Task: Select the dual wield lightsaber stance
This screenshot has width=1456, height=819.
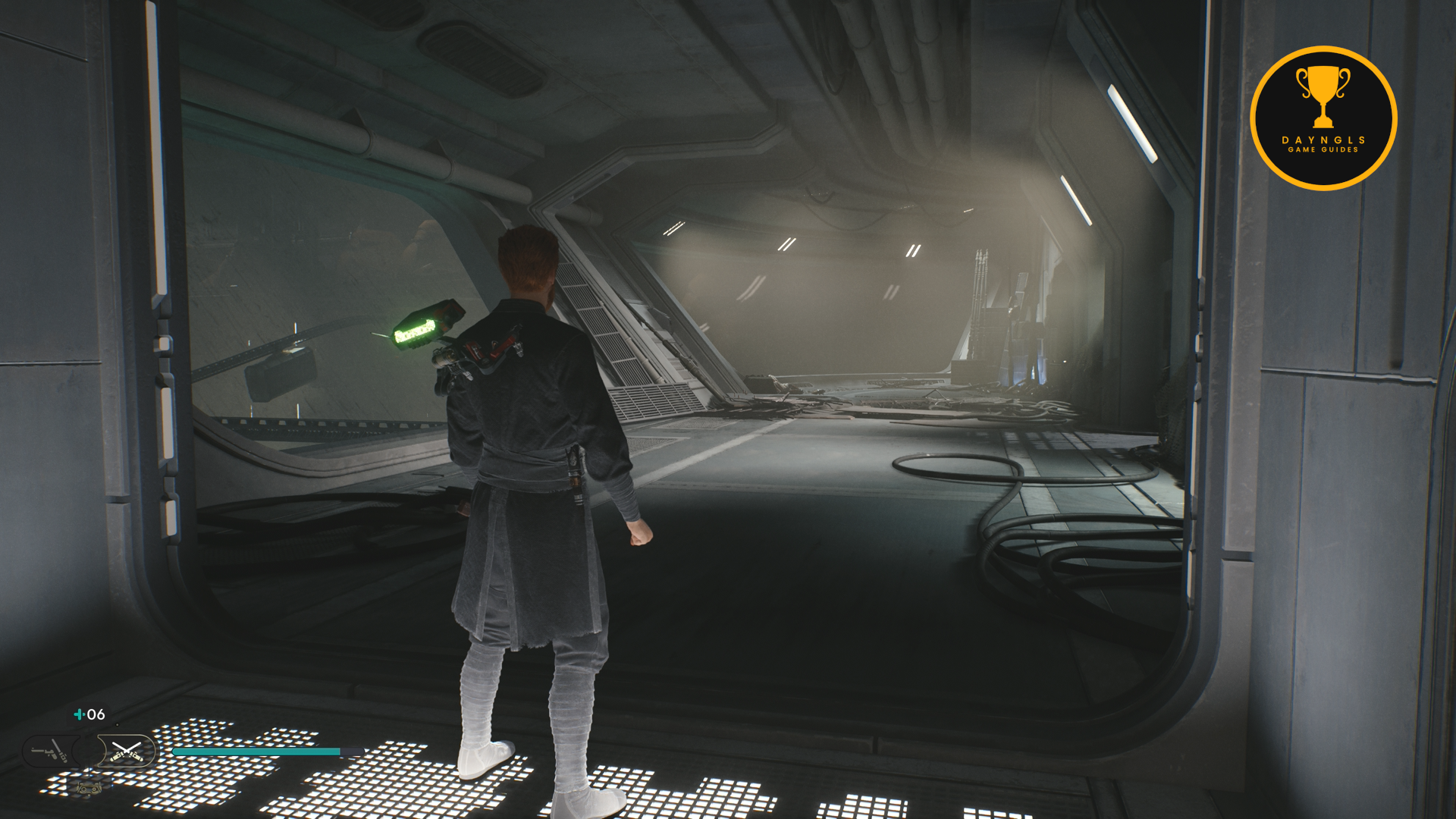Action: point(126,752)
